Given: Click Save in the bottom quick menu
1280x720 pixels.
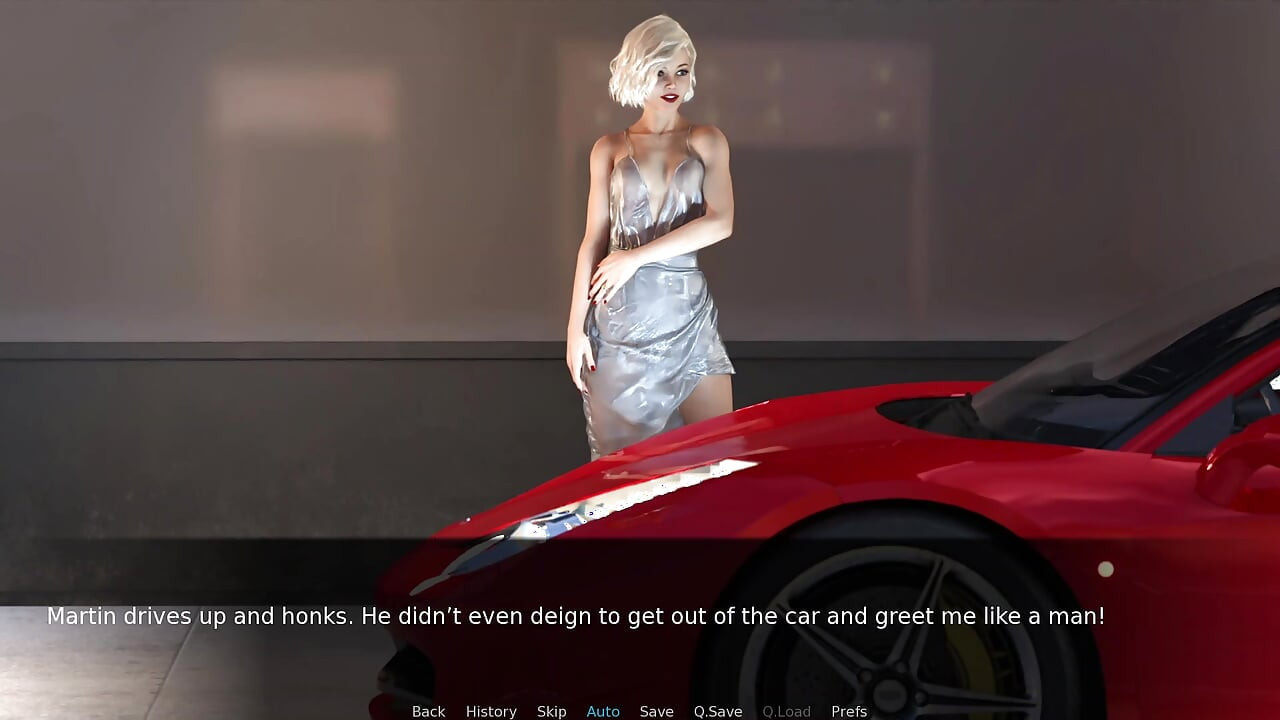Looking at the screenshot, I should [x=657, y=711].
